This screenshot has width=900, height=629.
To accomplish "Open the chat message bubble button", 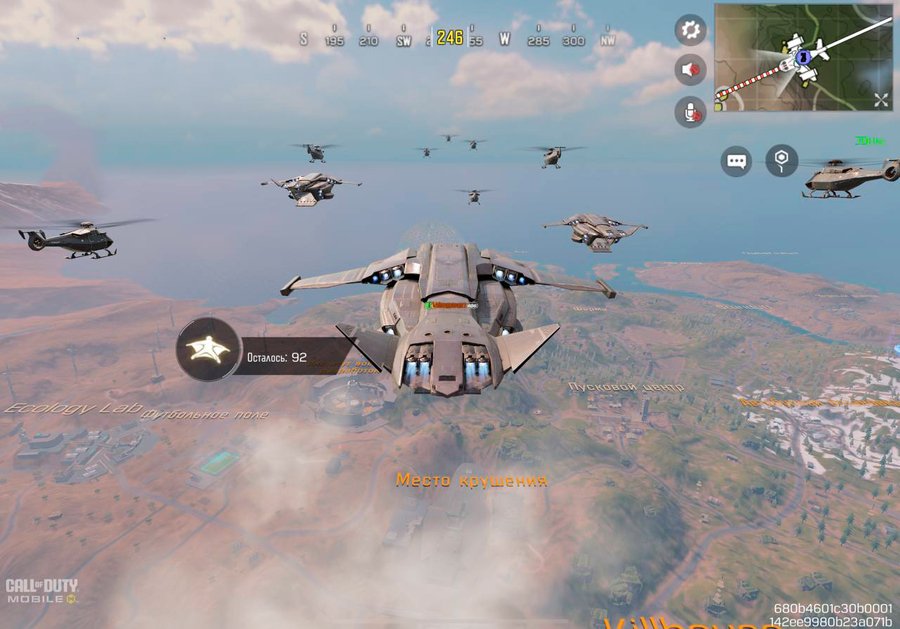I will pos(737,160).
